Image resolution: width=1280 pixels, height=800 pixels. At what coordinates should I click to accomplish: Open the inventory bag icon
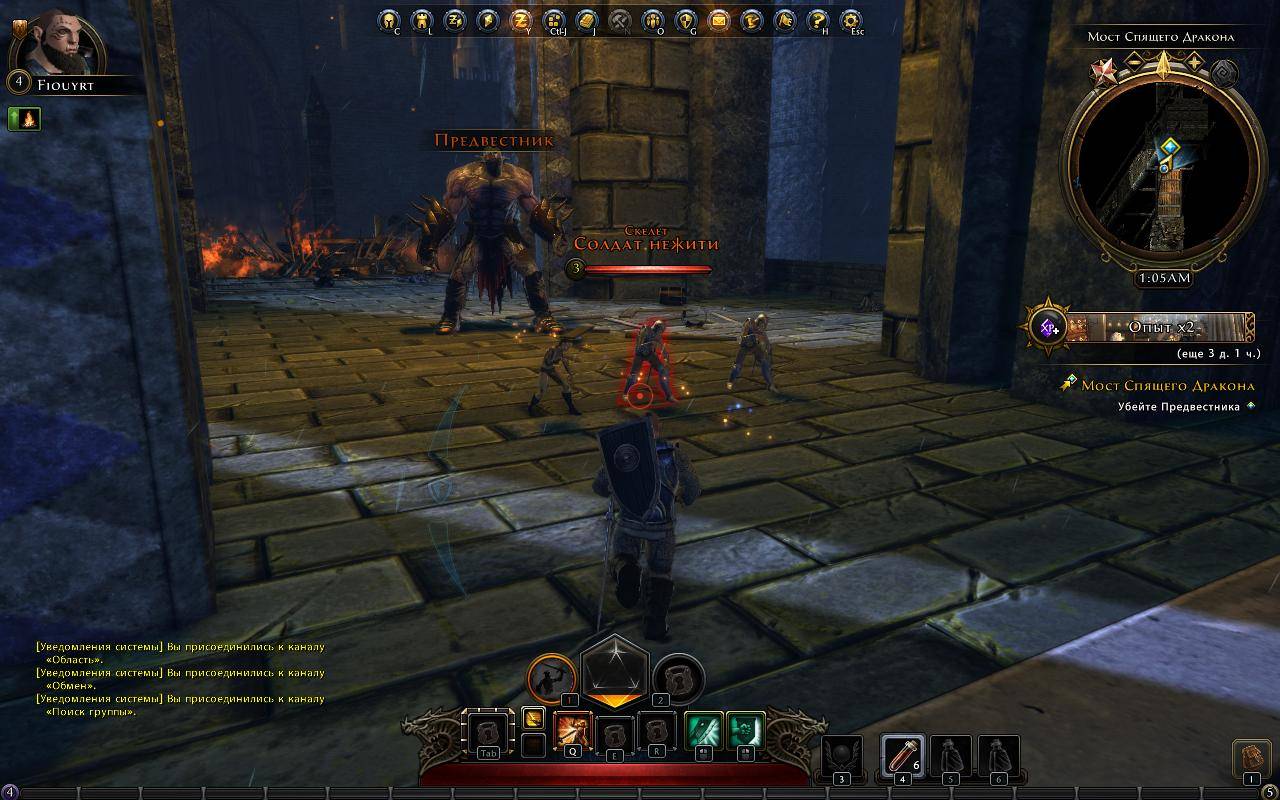(1251, 759)
